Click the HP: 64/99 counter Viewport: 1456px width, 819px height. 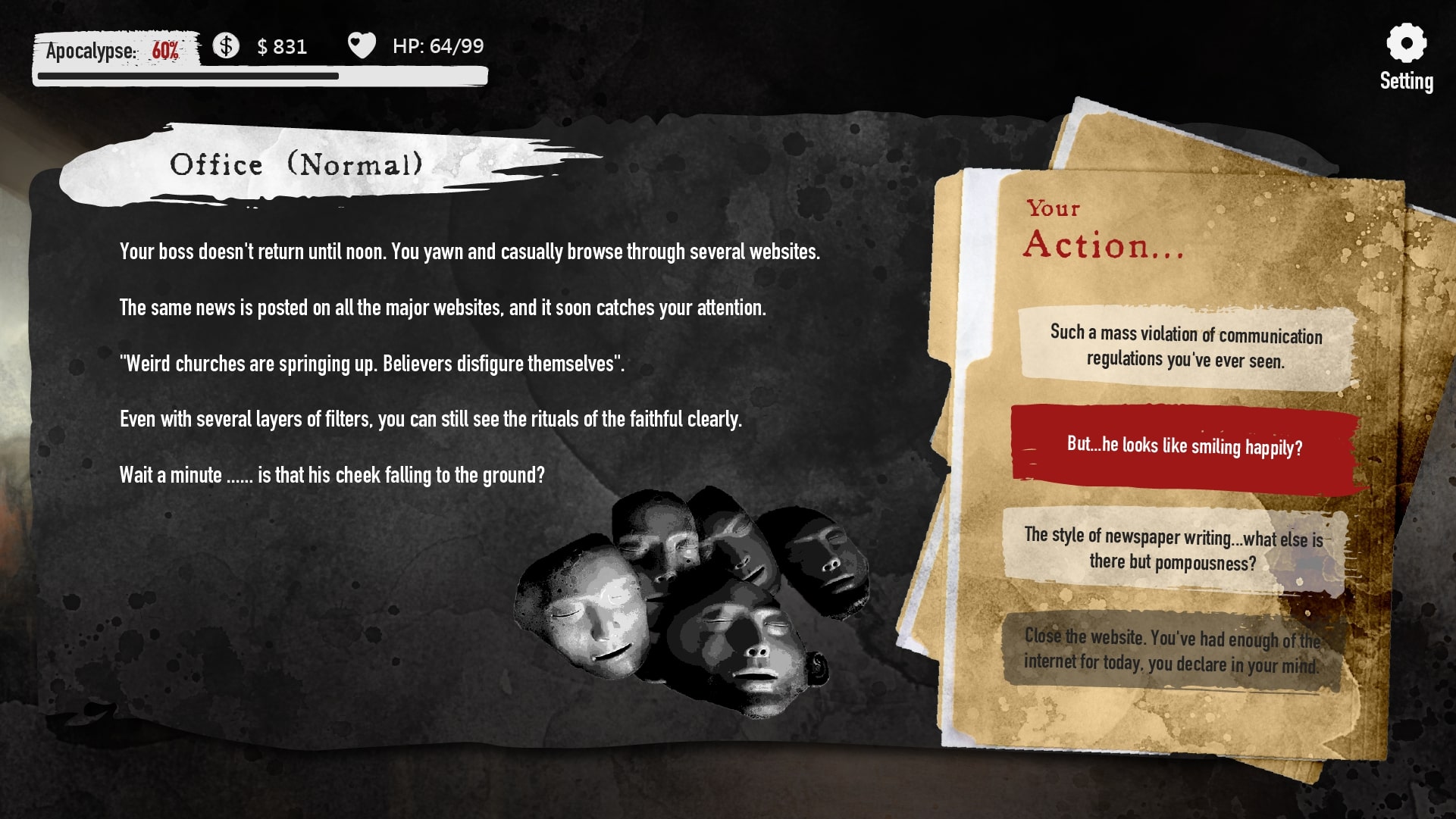(438, 46)
